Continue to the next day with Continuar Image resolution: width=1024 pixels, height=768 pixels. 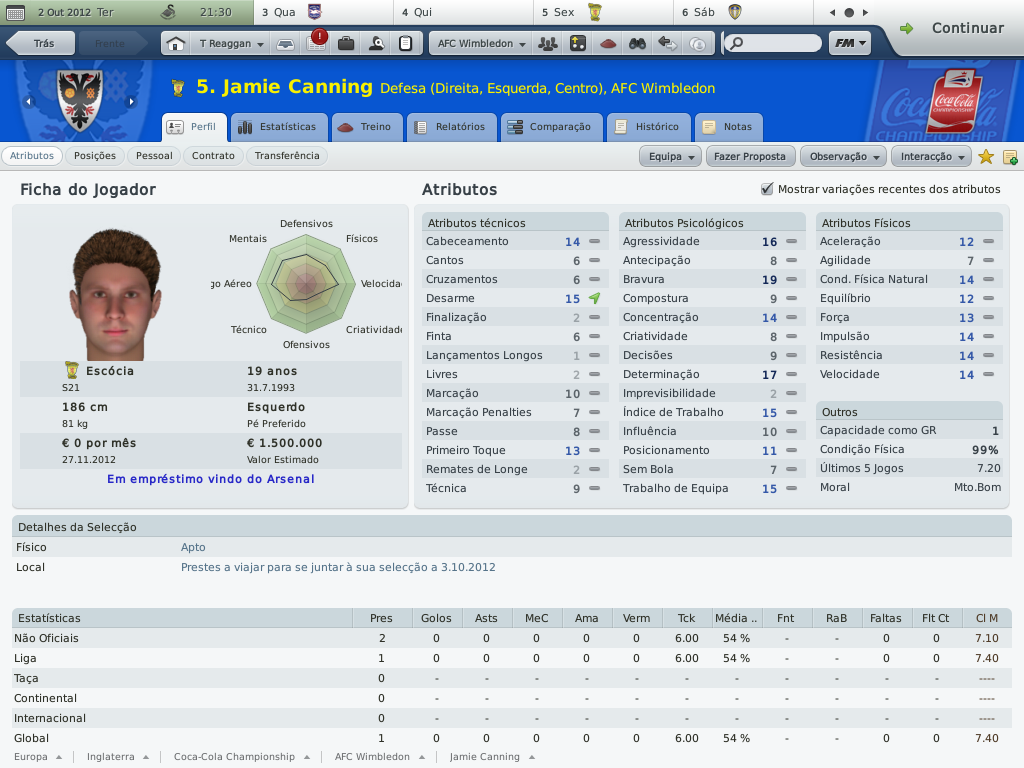[x=953, y=28]
